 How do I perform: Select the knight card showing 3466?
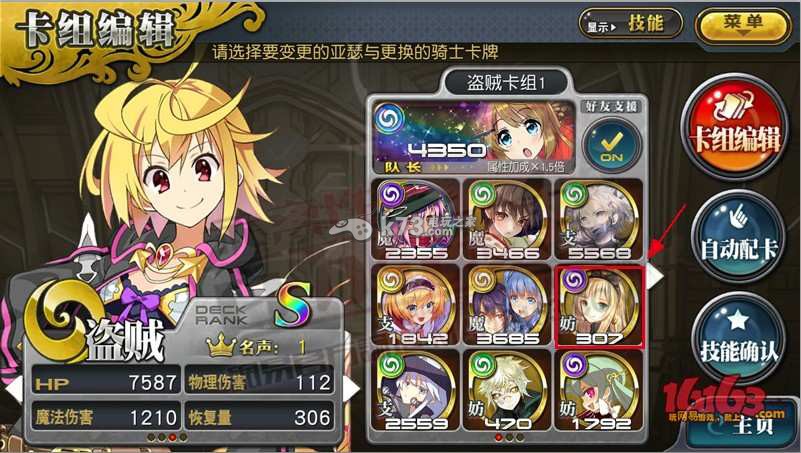[x=506, y=216]
